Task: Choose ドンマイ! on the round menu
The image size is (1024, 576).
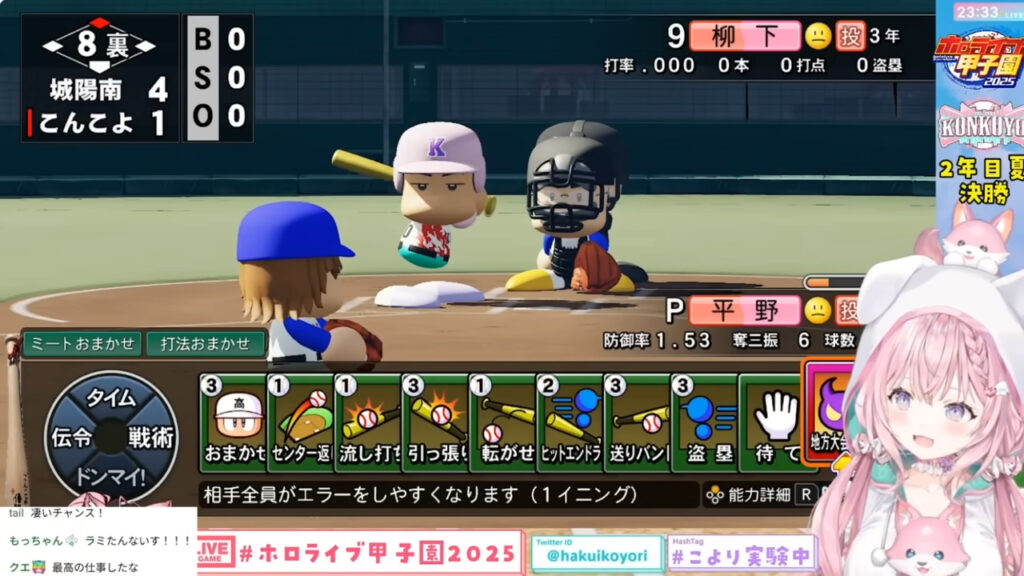Action: (111, 474)
